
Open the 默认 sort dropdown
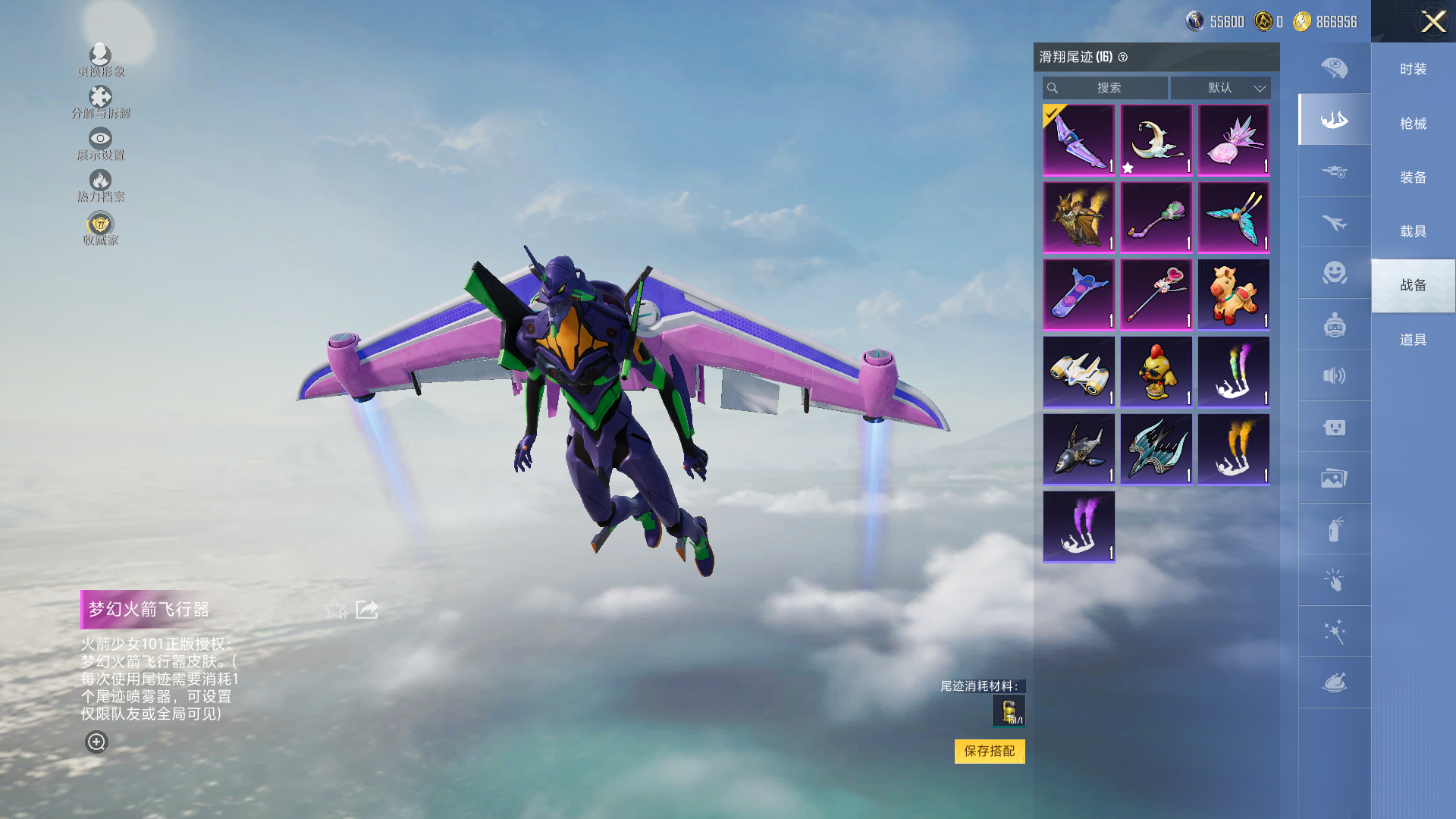coord(1221,88)
